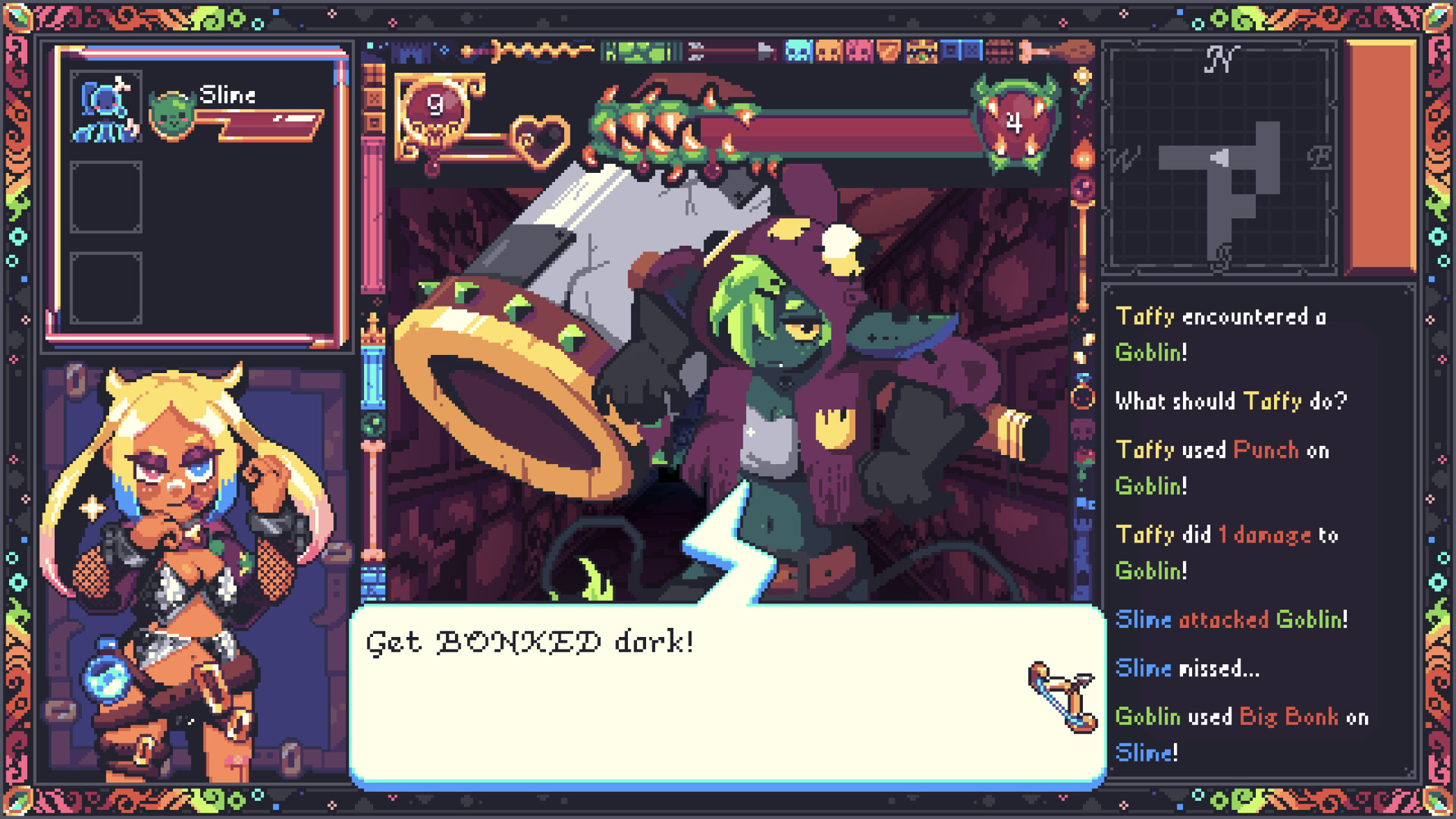Select the pink skull icon in the toolbar
Image resolution: width=1456 pixels, height=819 pixels.
[x=859, y=50]
